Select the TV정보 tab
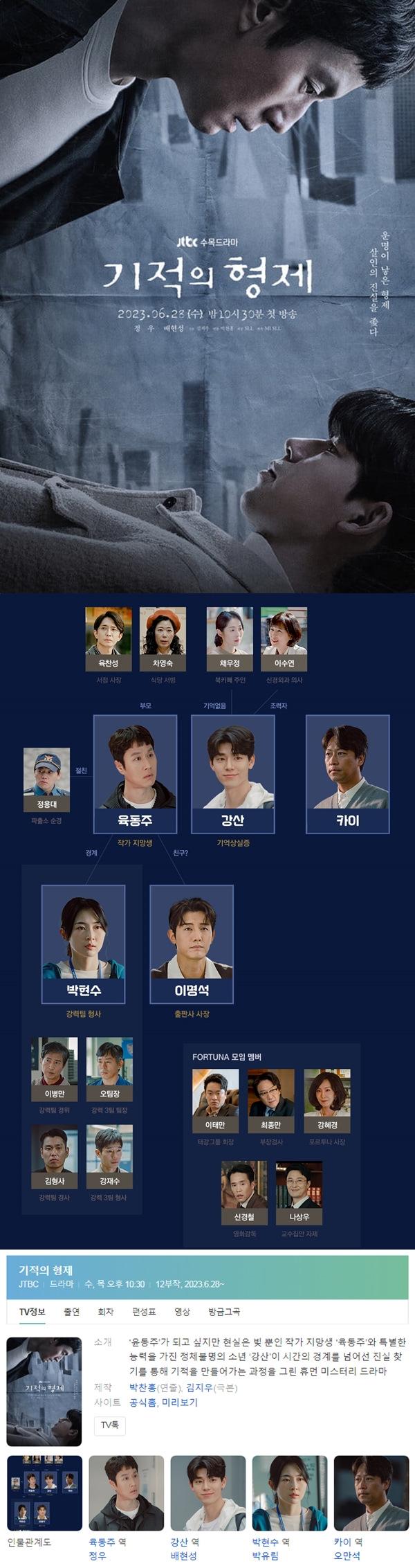This screenshot has width=415, height=1568. tap(32, 1312)
